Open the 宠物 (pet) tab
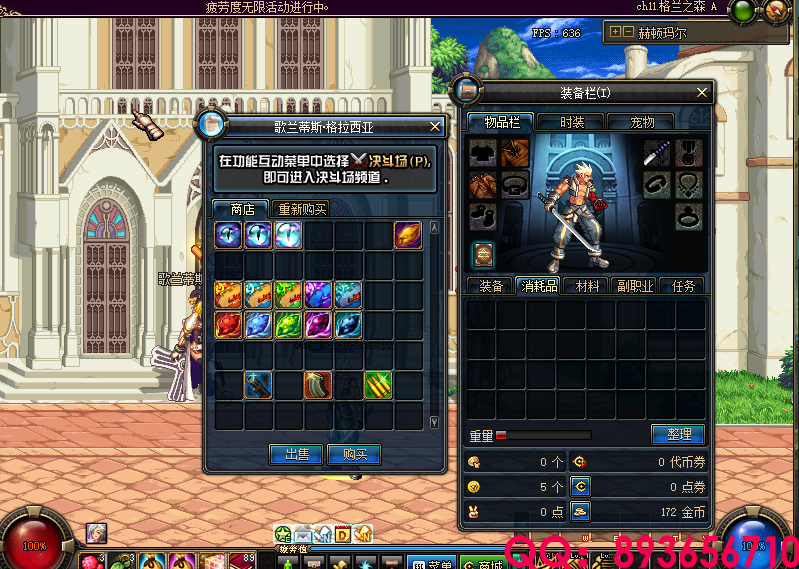799x569 pixels. (642, 122)
